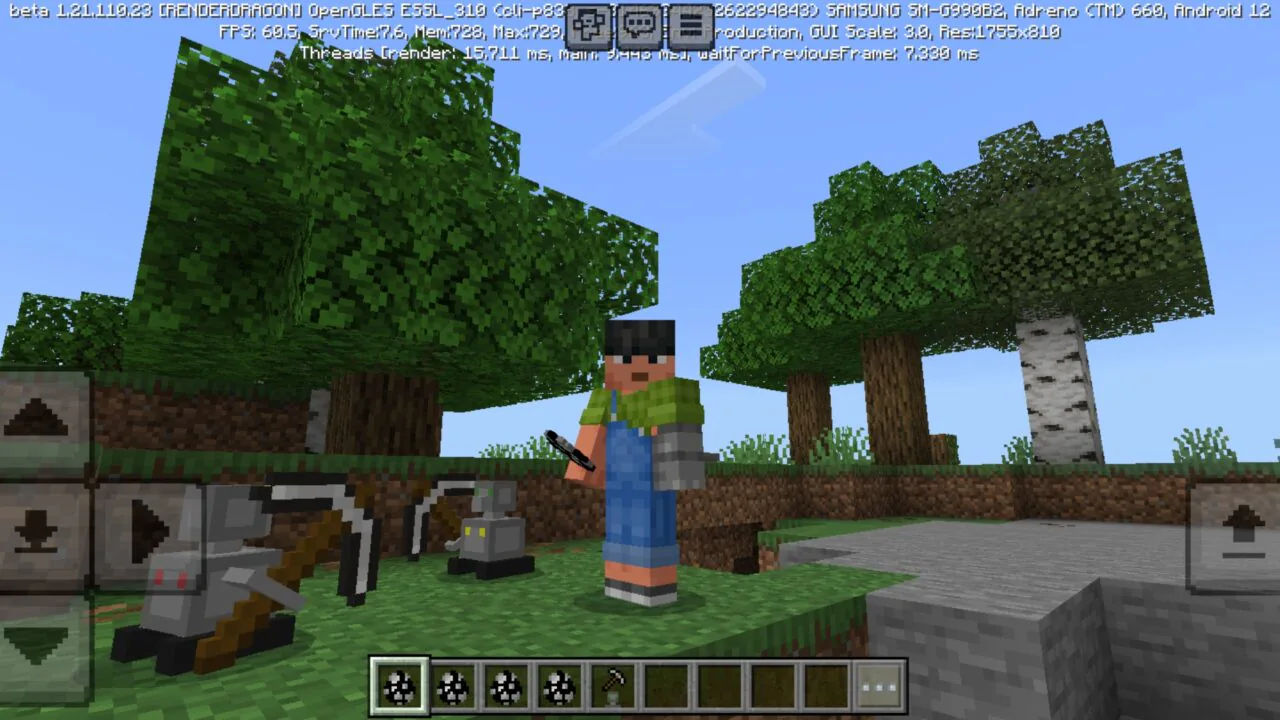
Task: Select the spawn egg in the second hotbar slot
Action: [453, 684]
